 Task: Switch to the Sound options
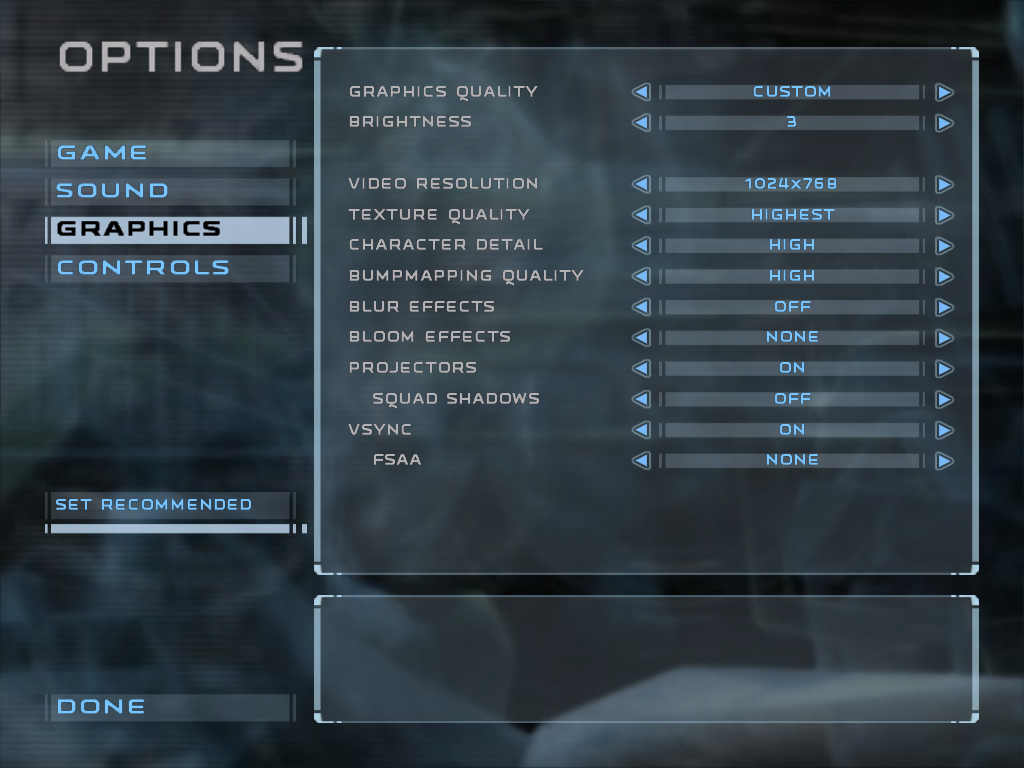tap(112, 191)
